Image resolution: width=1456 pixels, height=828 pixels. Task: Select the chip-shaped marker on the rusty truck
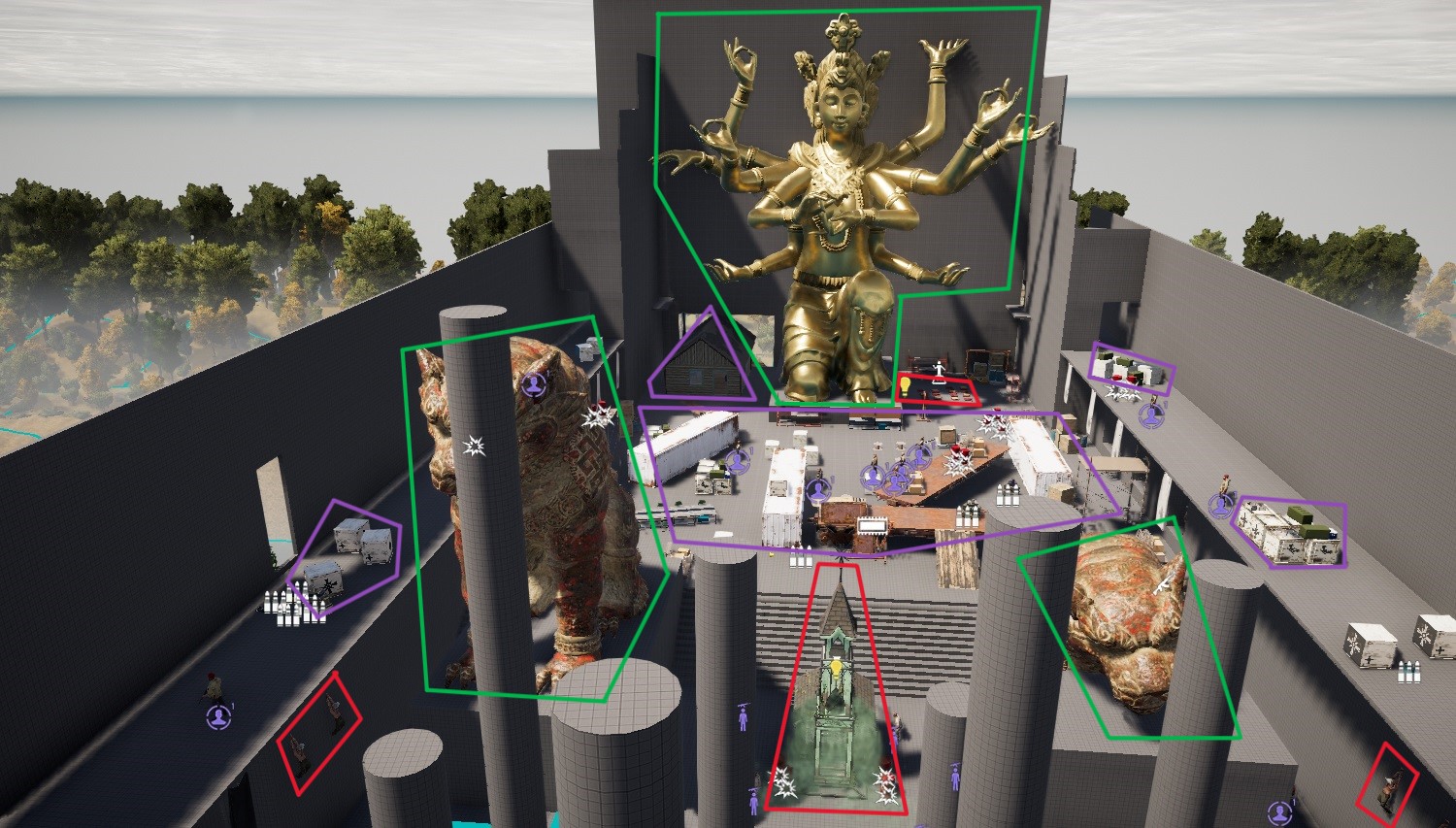point(872,525)
